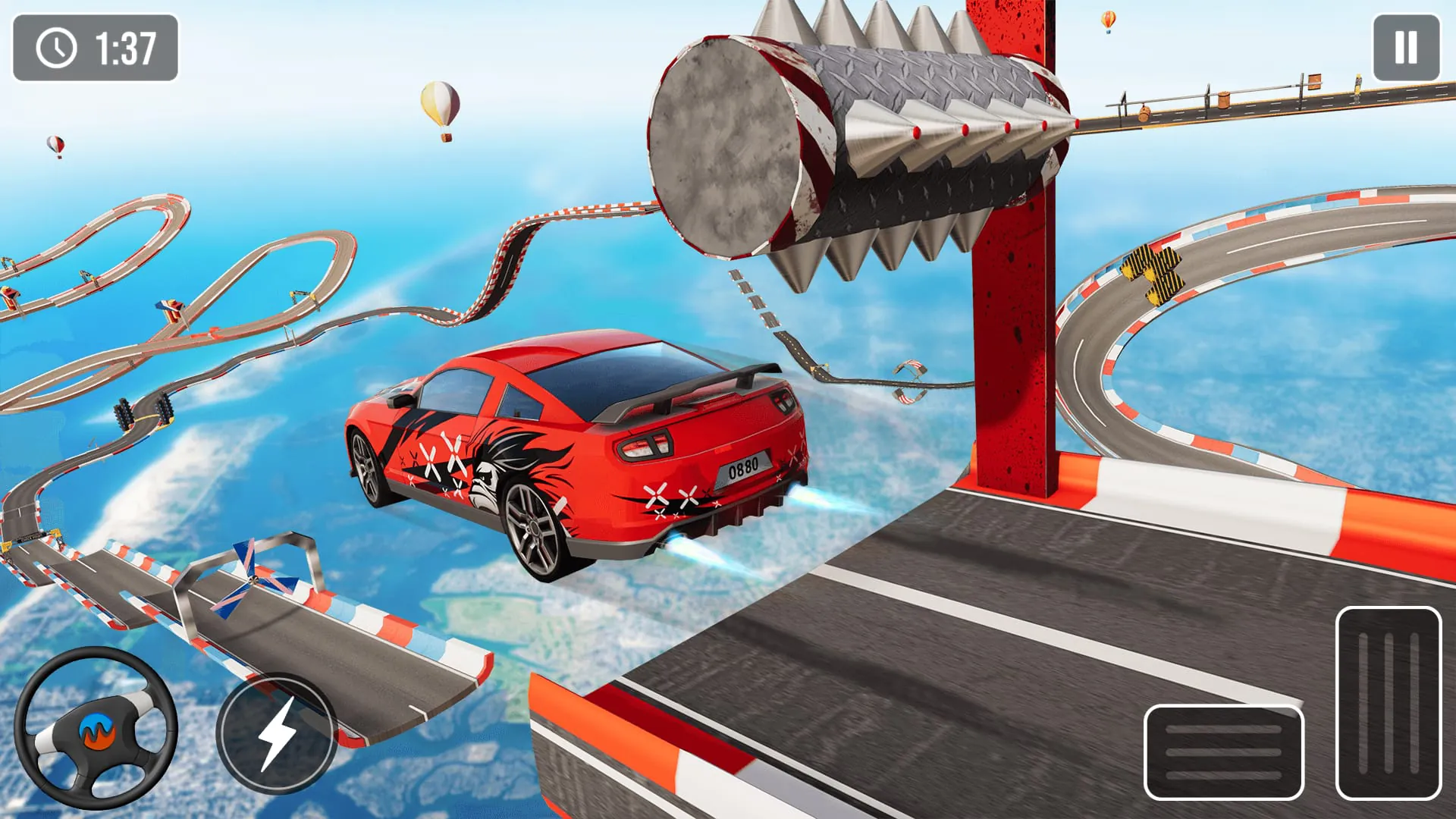Pause the game using the pause icon
The width and height of the screenshot is (1456, 819).
[x=1406, y=45]
